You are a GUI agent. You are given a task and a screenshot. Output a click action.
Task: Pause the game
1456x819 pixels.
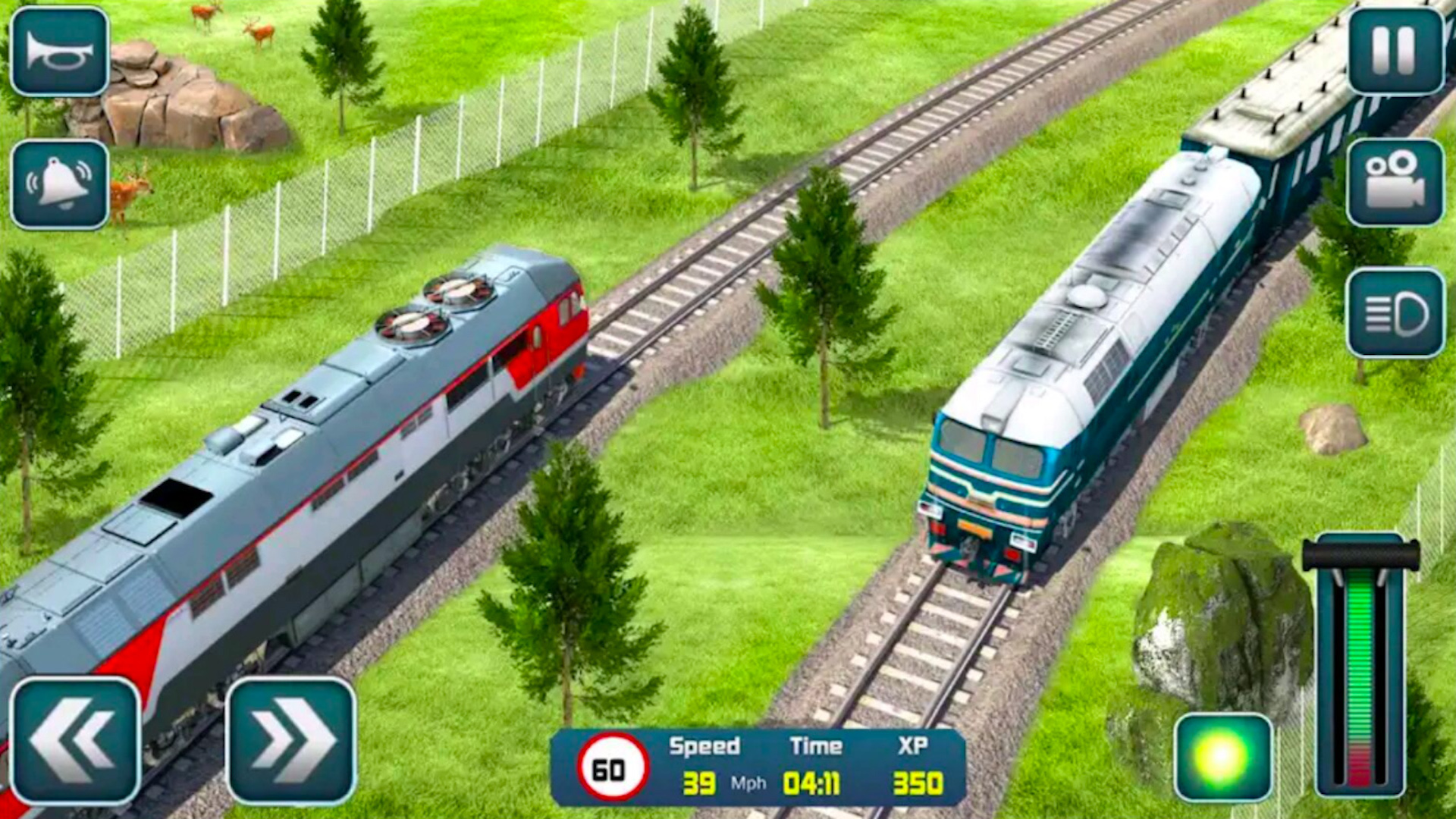1395,51
